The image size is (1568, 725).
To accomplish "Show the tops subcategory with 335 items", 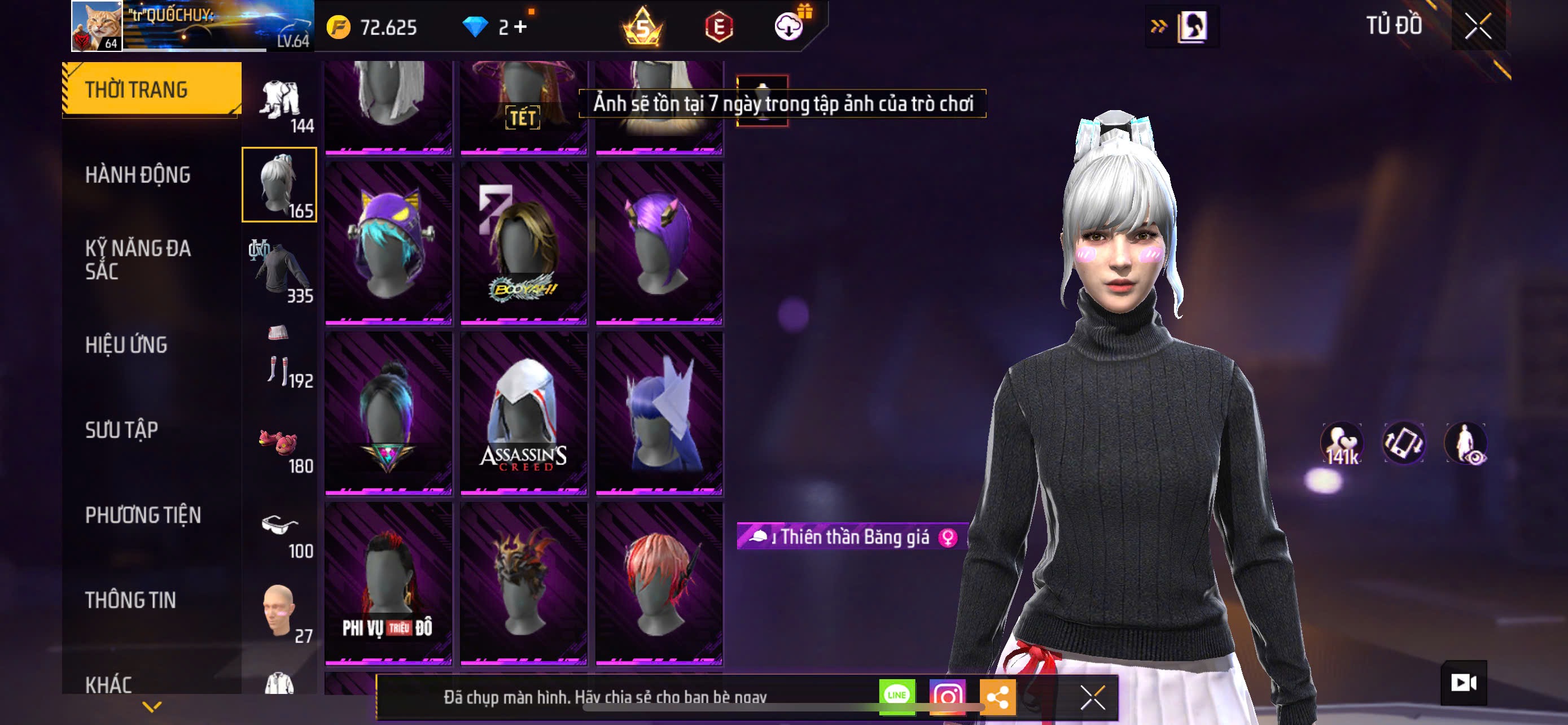I will (x=280, y=272).
